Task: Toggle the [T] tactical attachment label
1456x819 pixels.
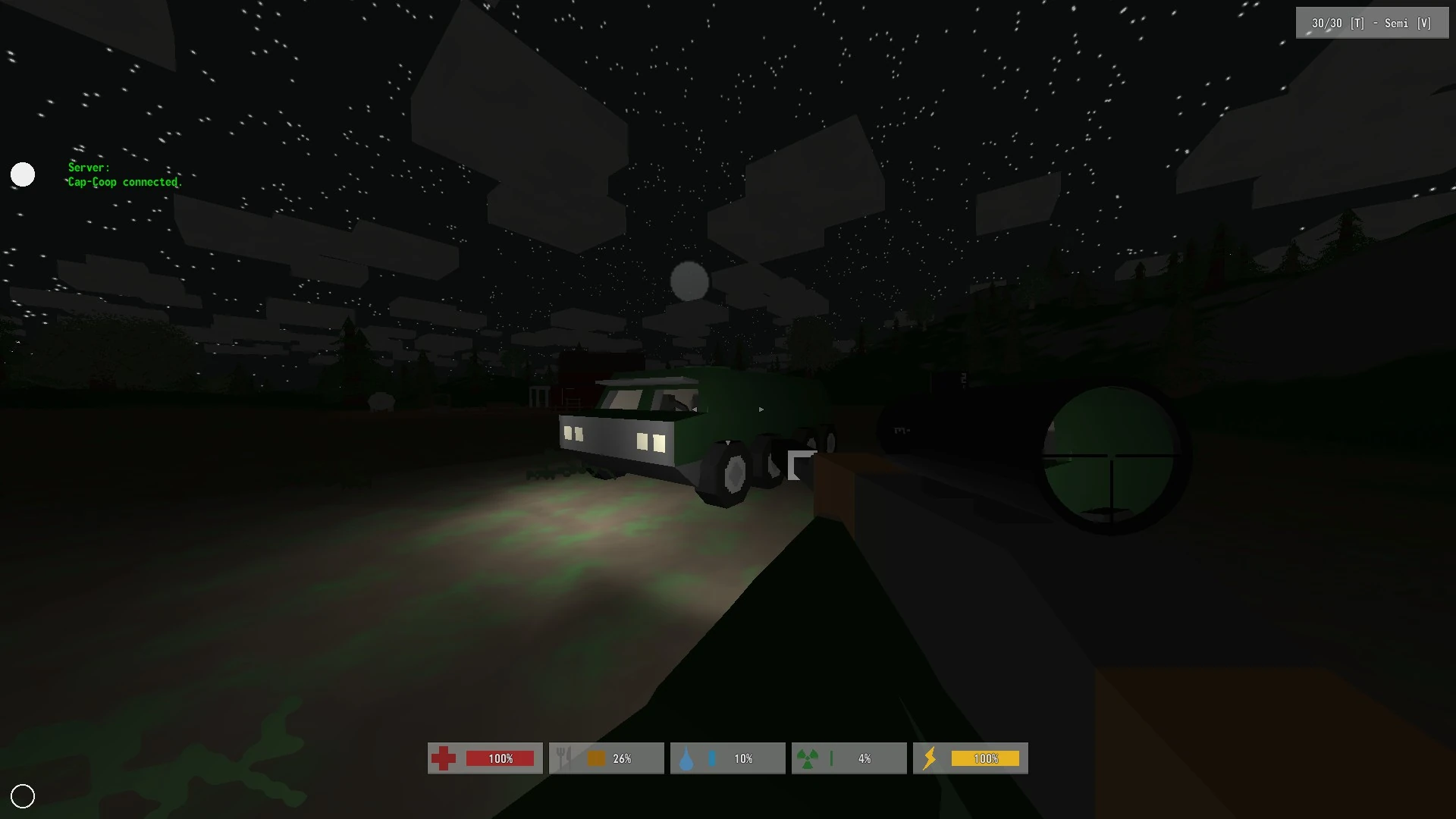Action: pos(1356,23)
